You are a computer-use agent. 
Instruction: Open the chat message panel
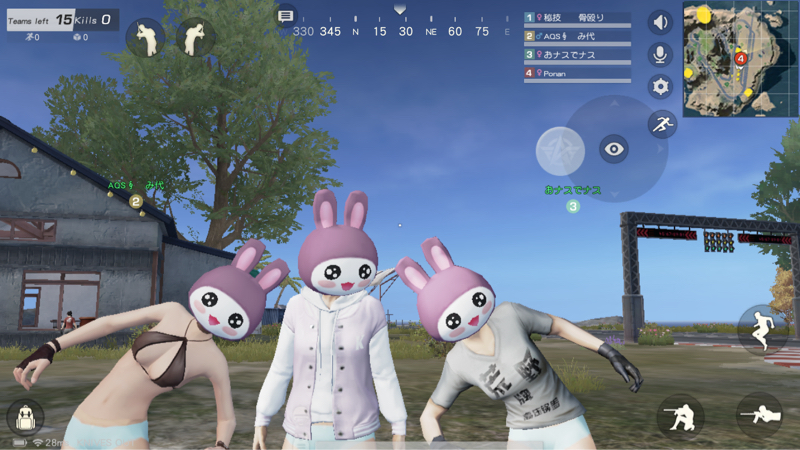click(x=286, y=16)
